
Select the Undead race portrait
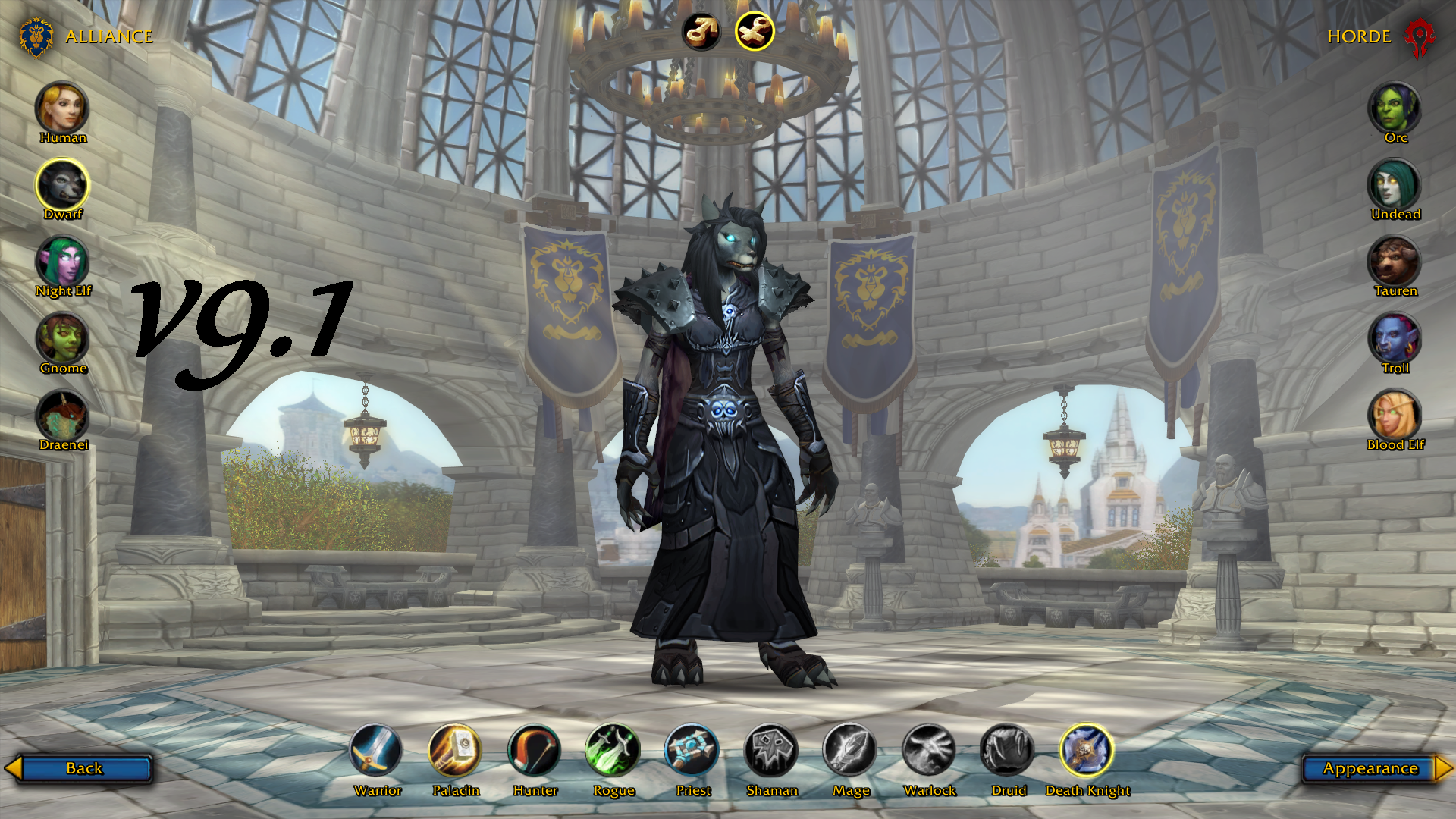click(x=1395, y=184)
